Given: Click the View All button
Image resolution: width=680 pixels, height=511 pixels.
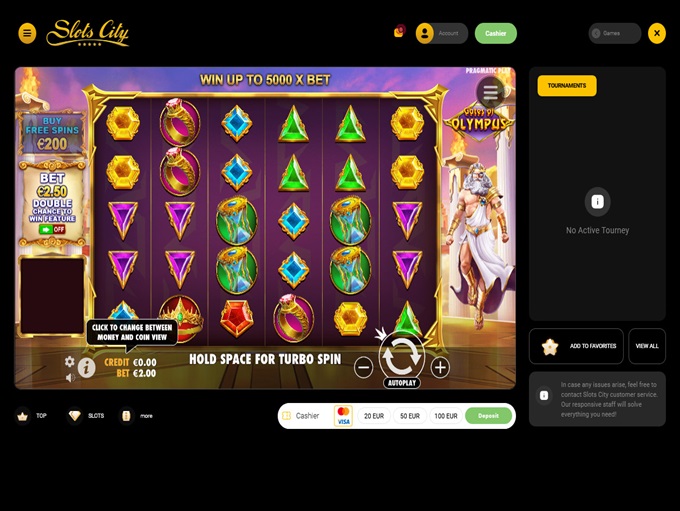Looking at the screenshot, I should (647, 346).
